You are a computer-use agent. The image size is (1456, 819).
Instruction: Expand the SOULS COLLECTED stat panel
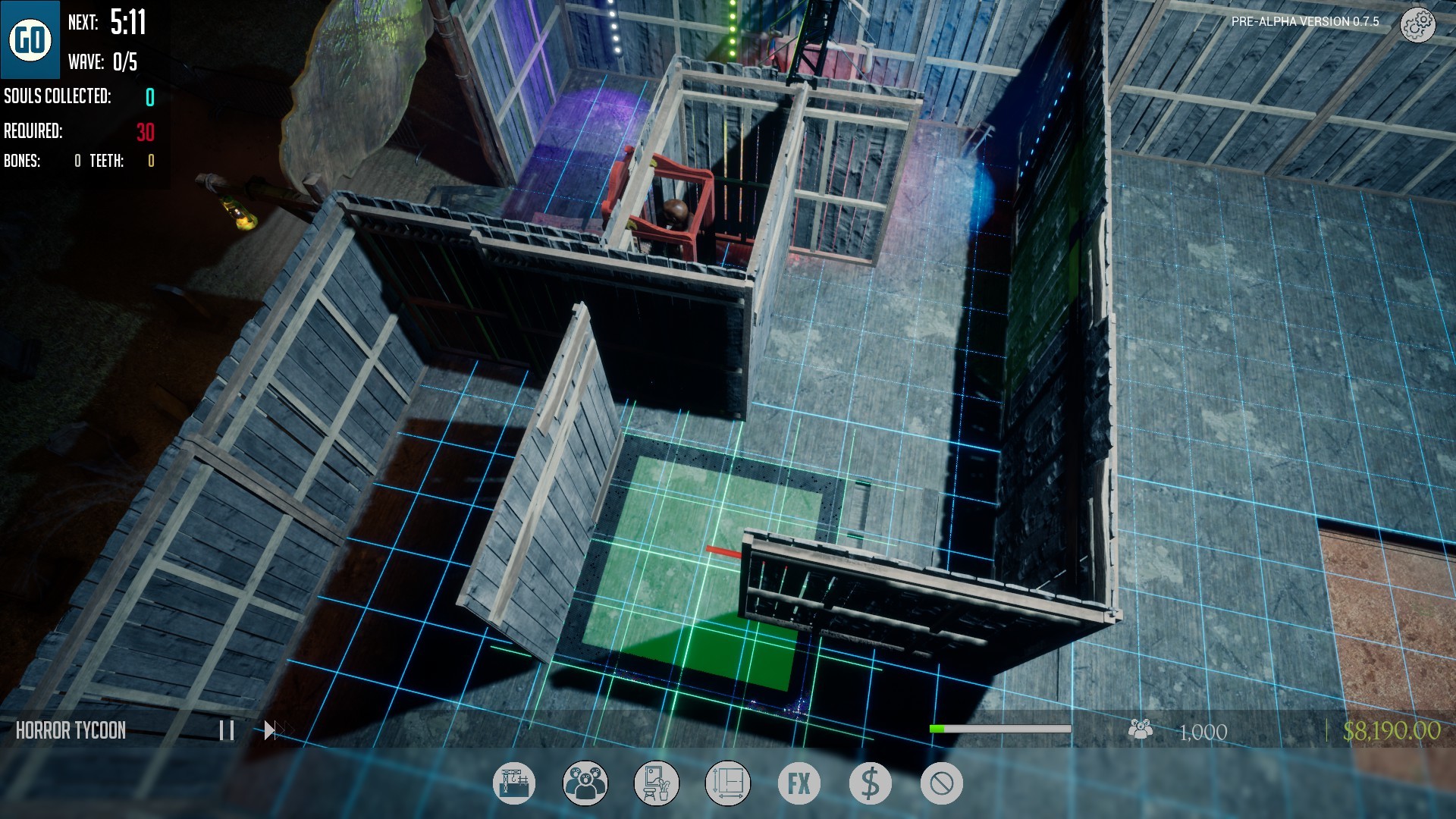pyautogui.click(x=78, y=97)
